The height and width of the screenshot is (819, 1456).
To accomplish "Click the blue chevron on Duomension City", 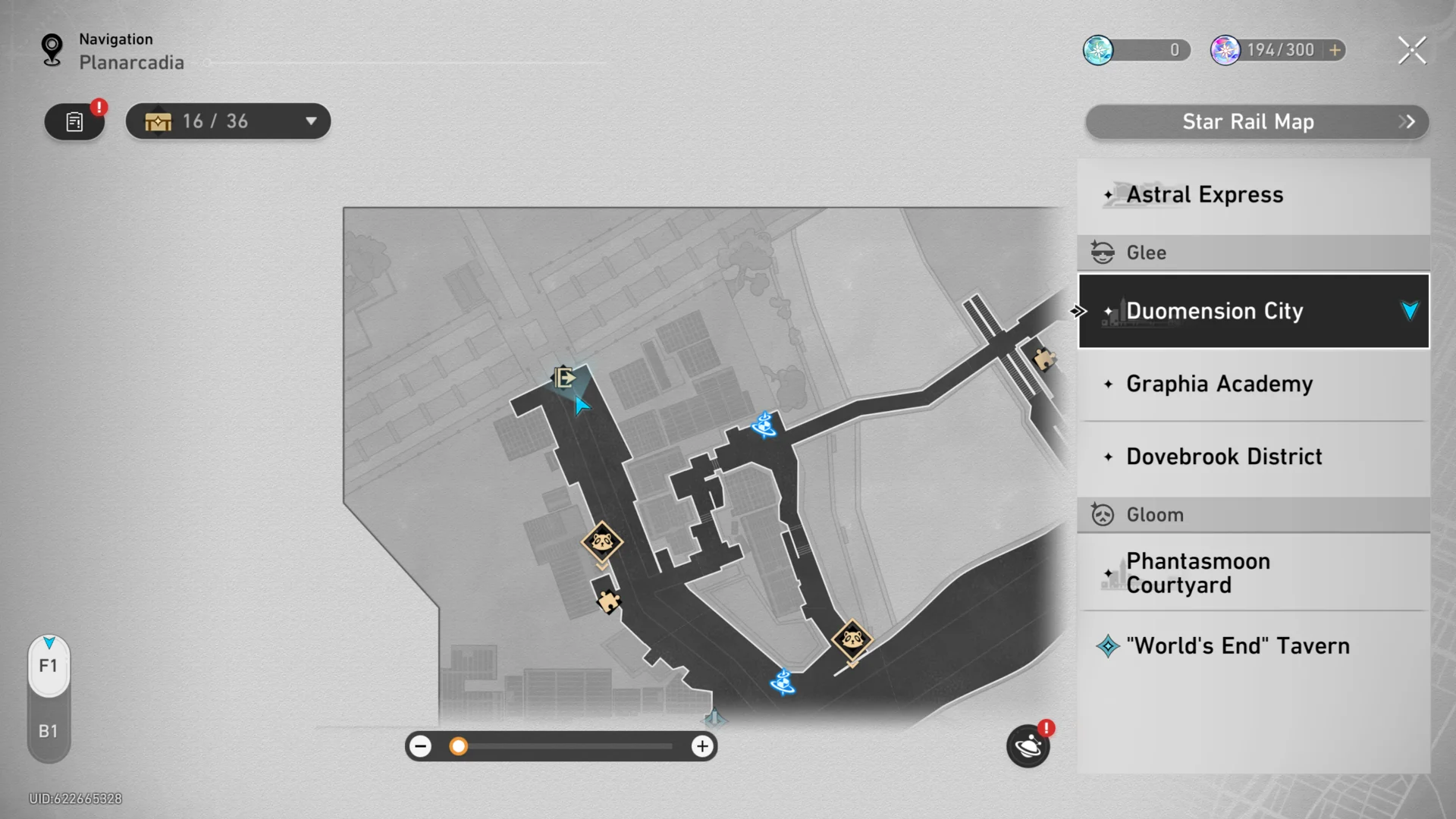I will click(1409, 310).
